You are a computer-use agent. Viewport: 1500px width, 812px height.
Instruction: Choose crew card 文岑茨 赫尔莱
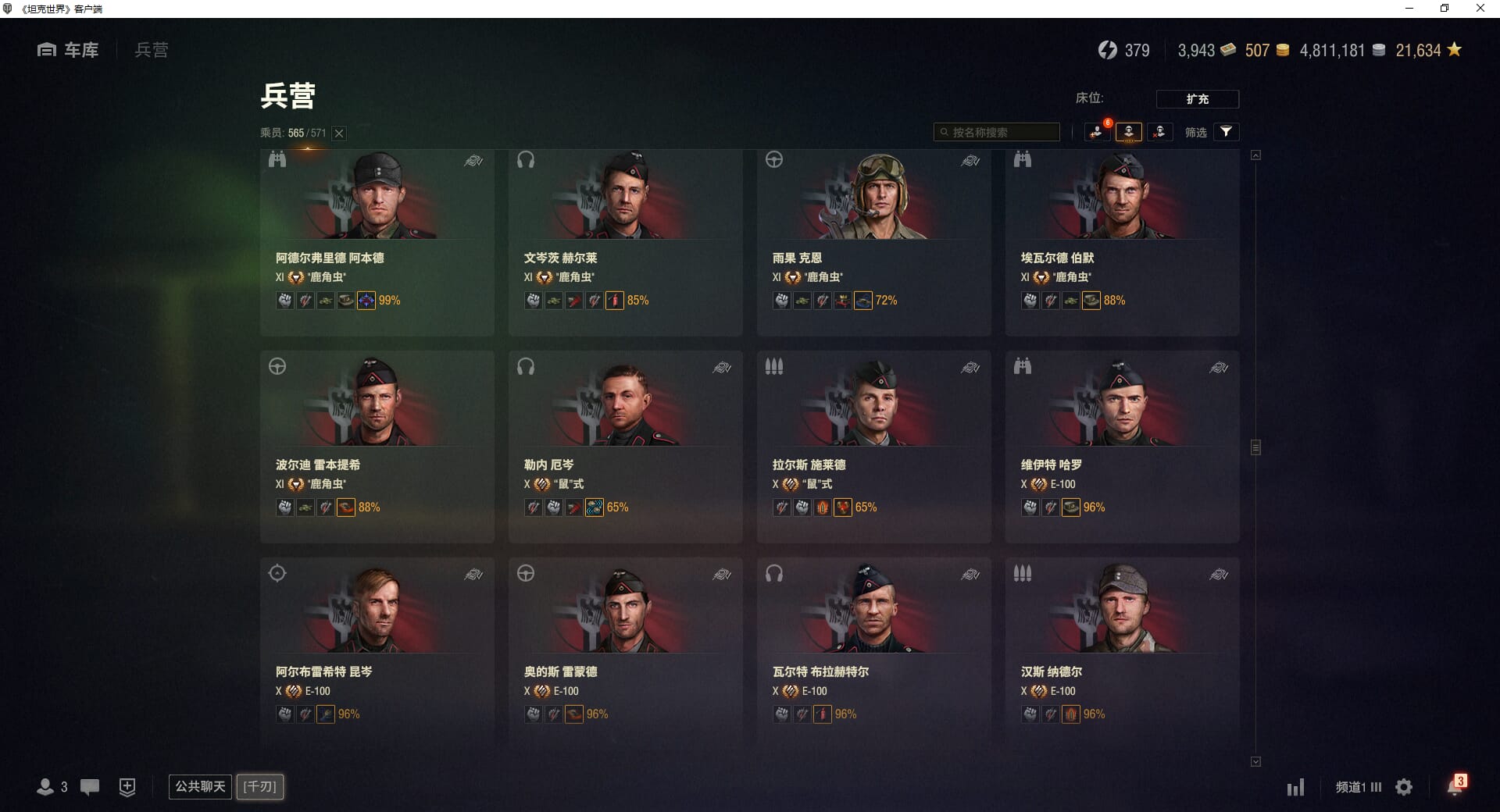[x=625, y=242]
